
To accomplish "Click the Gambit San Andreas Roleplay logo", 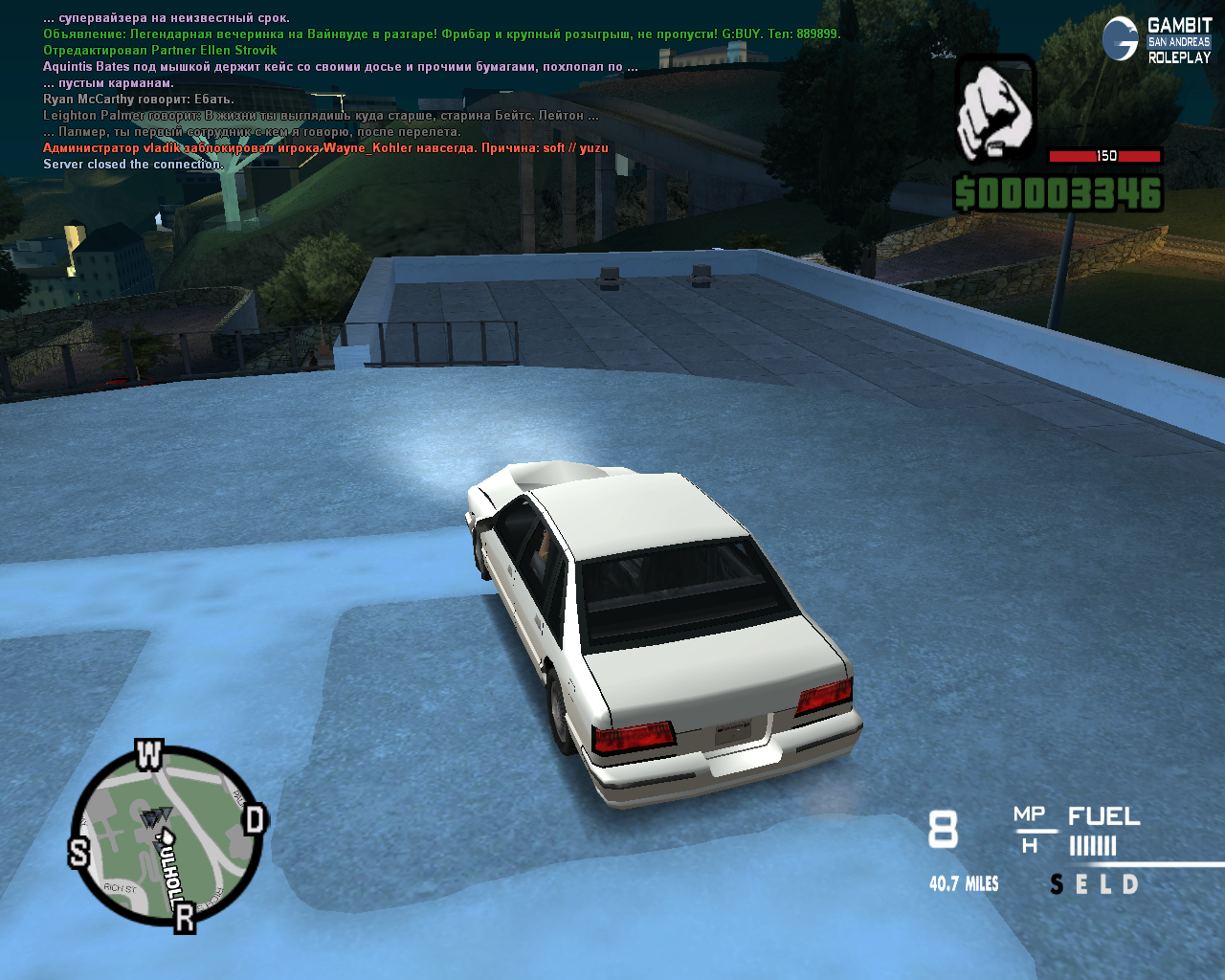I will tap(1156, 40).
